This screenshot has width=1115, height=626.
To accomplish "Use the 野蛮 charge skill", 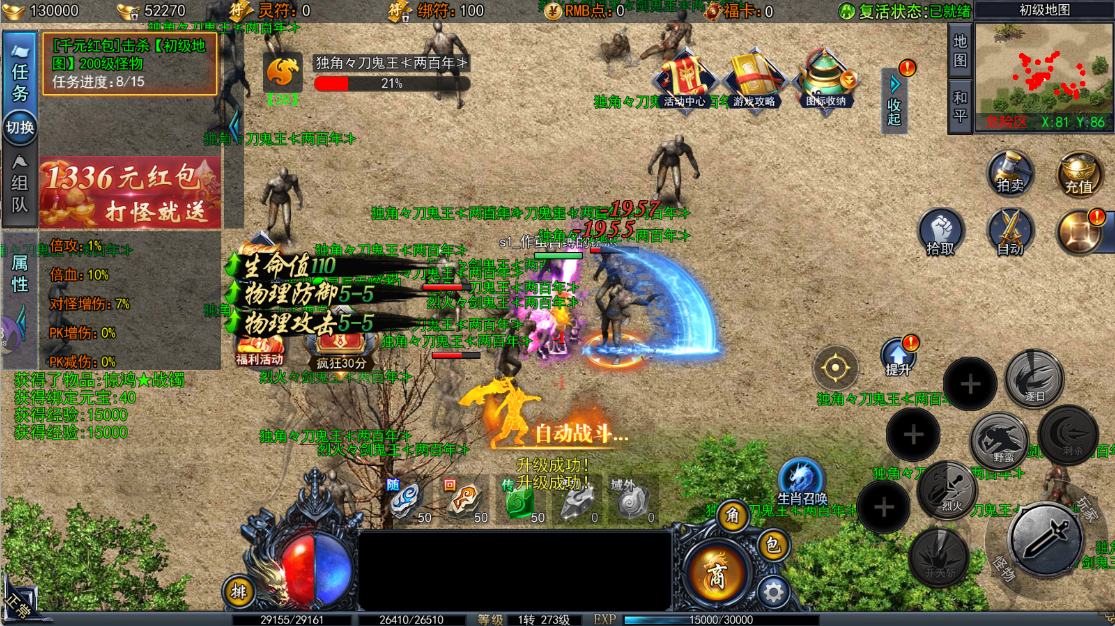I will (1000, 440).
